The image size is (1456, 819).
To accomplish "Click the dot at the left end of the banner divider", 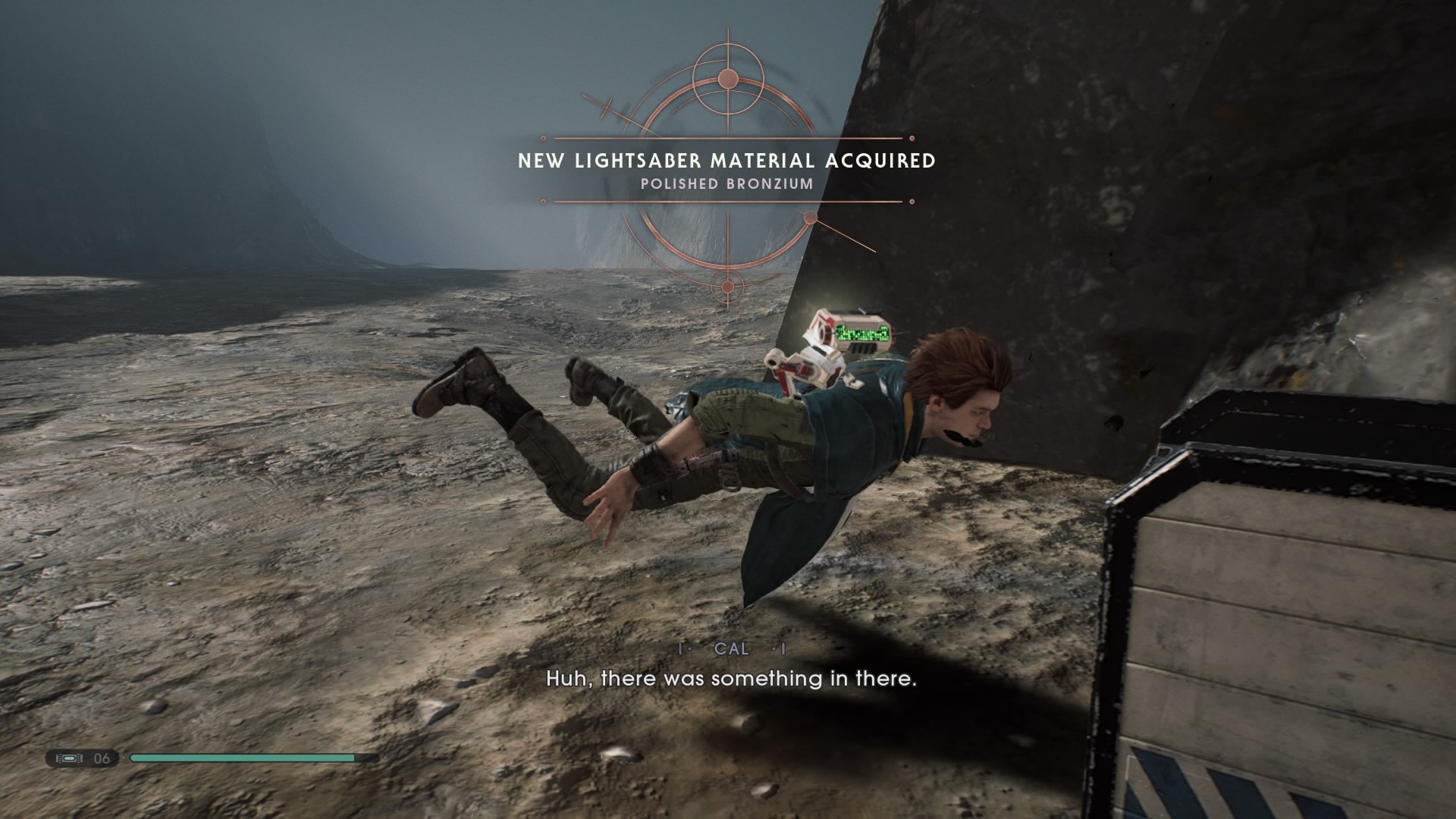I will coord(542,137).
